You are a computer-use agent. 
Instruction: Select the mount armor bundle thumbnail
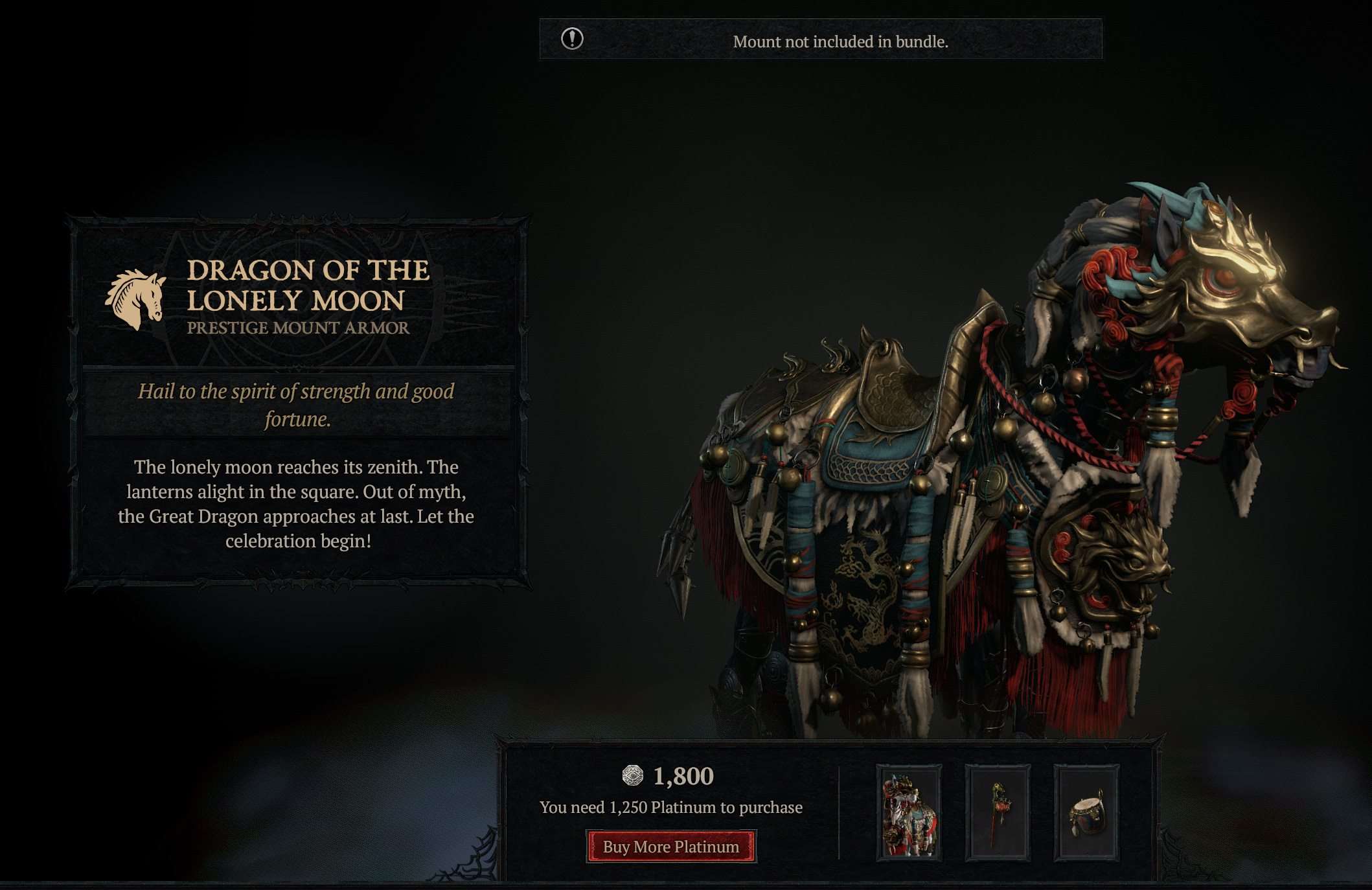(x=909, y=813)
